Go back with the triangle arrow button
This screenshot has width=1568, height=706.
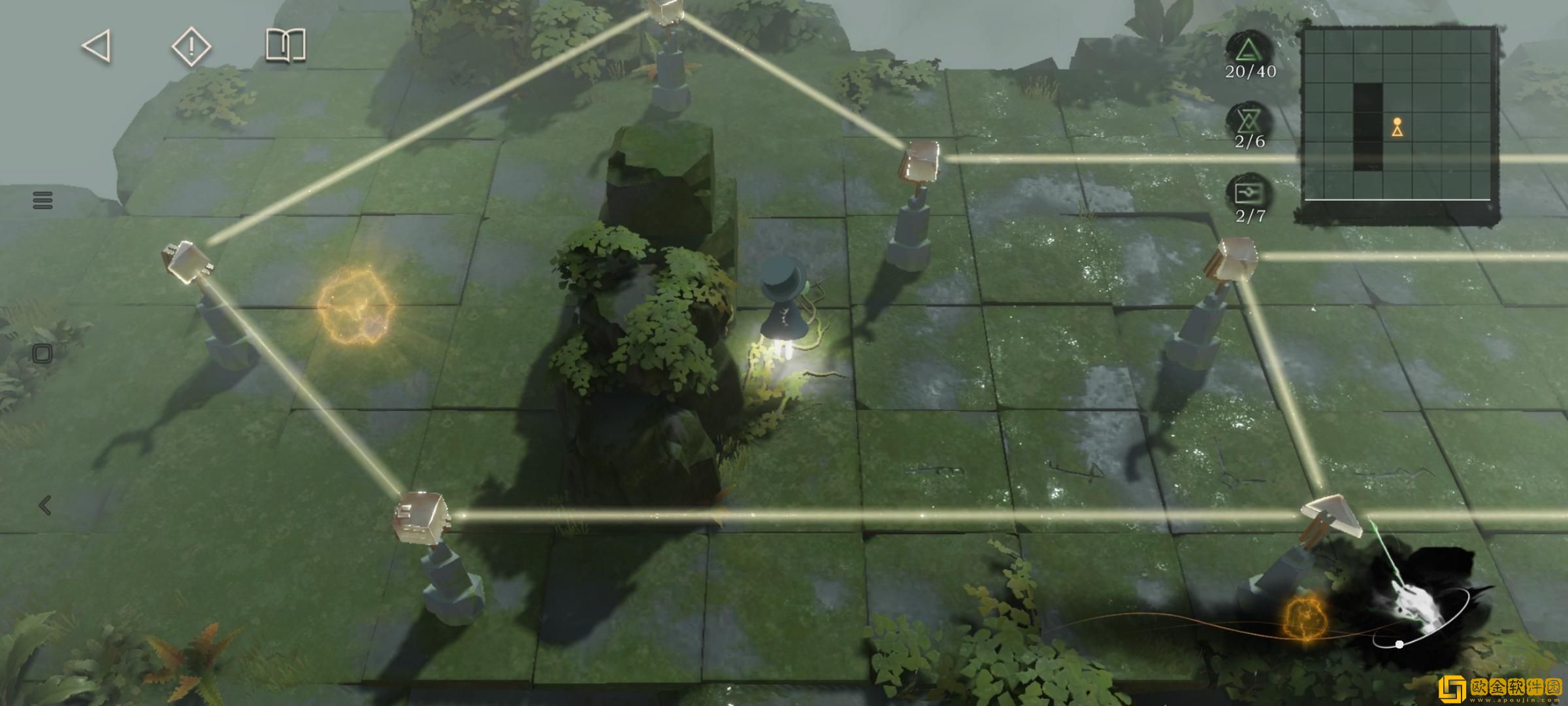pyautogui.click(x=97, y=47)
